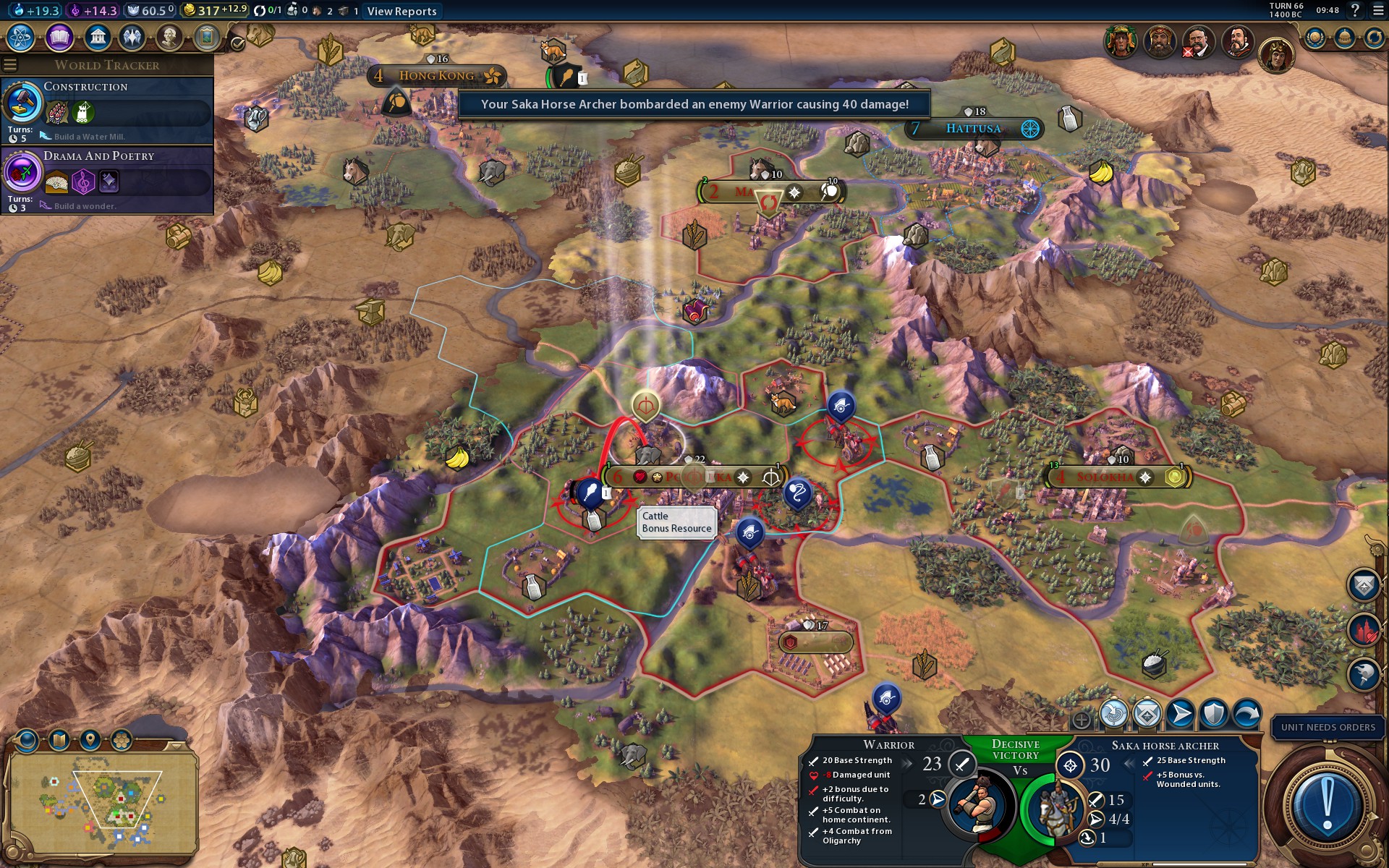Open the civics tree book icon
Viewport: 1389px width, 868px height.
59,37
